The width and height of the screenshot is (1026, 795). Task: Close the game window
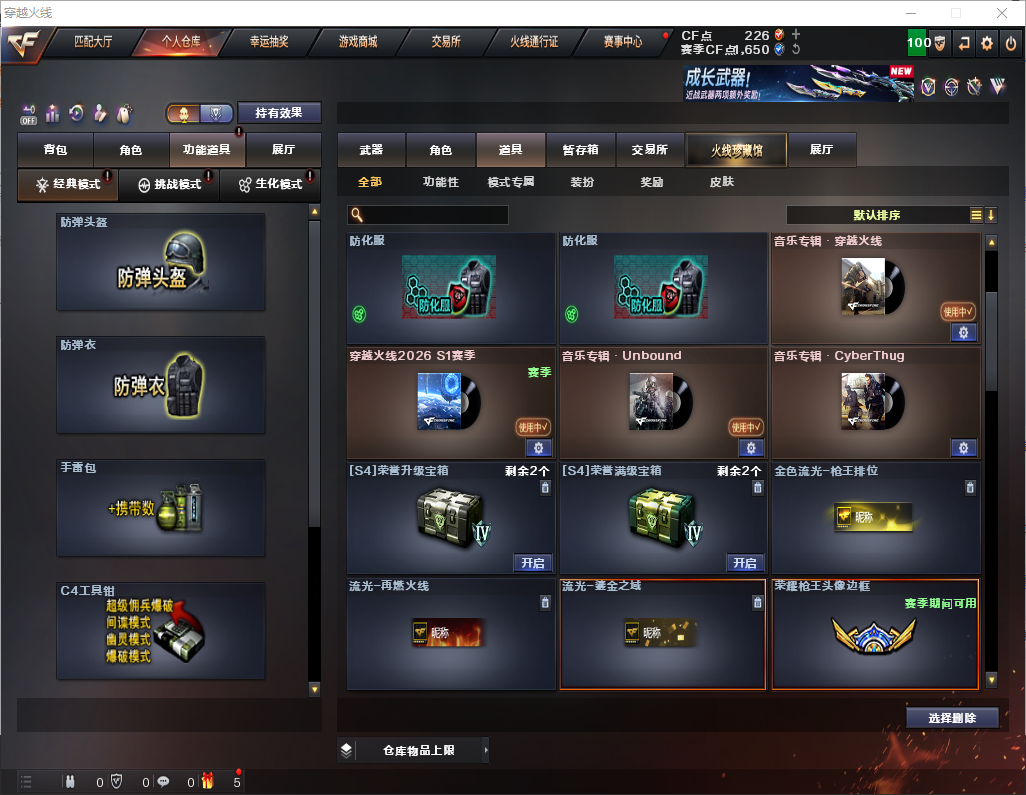(1001, 13)
